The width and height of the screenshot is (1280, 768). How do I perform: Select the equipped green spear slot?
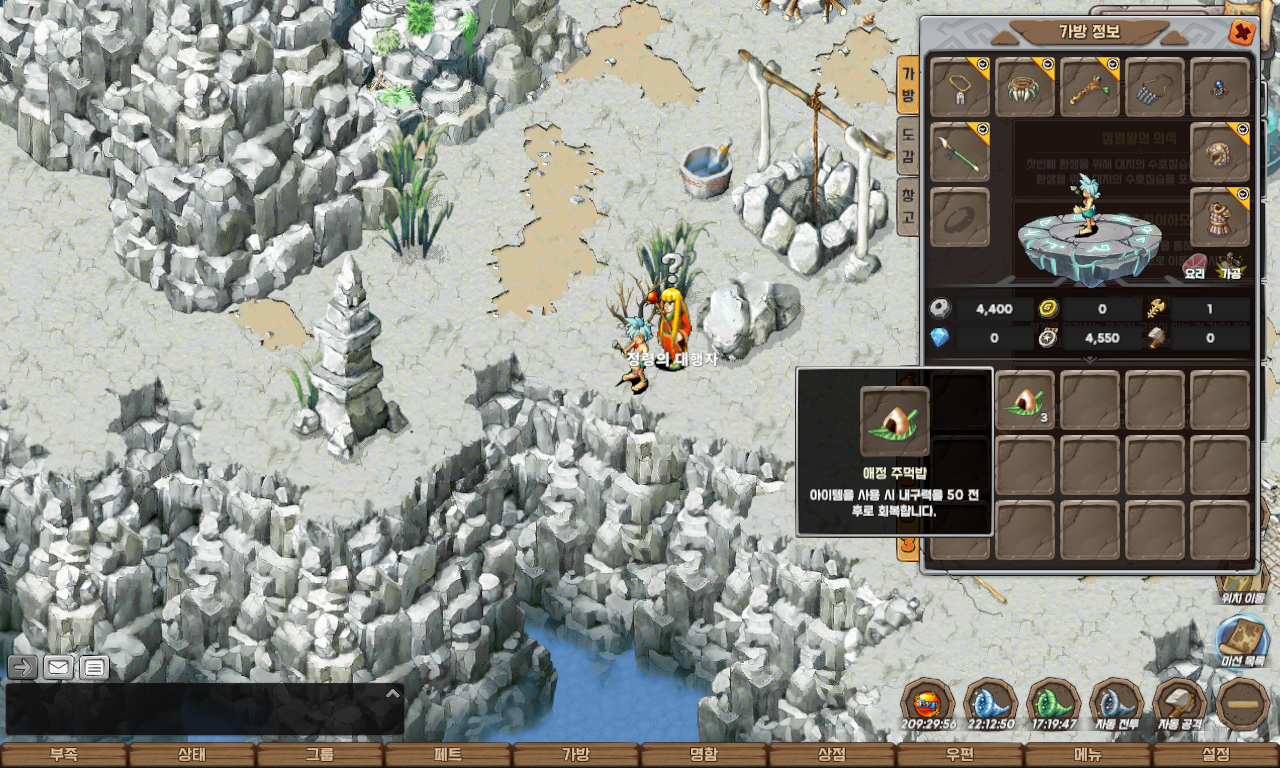coord(960,153)
